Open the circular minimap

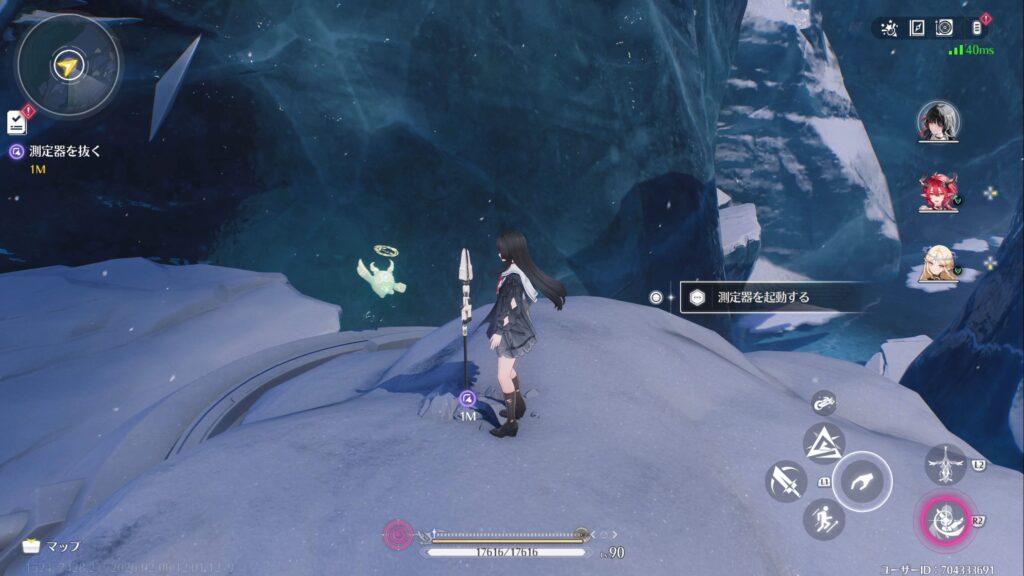[x=67, y=66]
